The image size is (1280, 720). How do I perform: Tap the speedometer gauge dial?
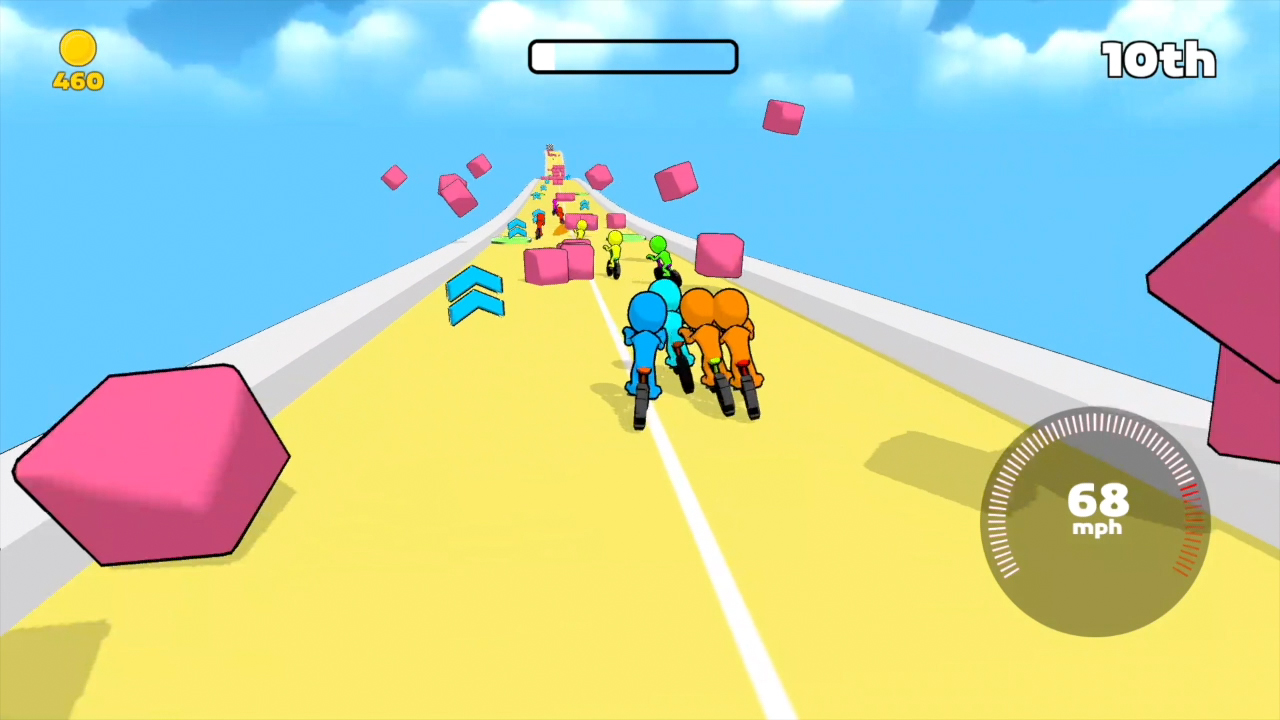[1095, 520]
